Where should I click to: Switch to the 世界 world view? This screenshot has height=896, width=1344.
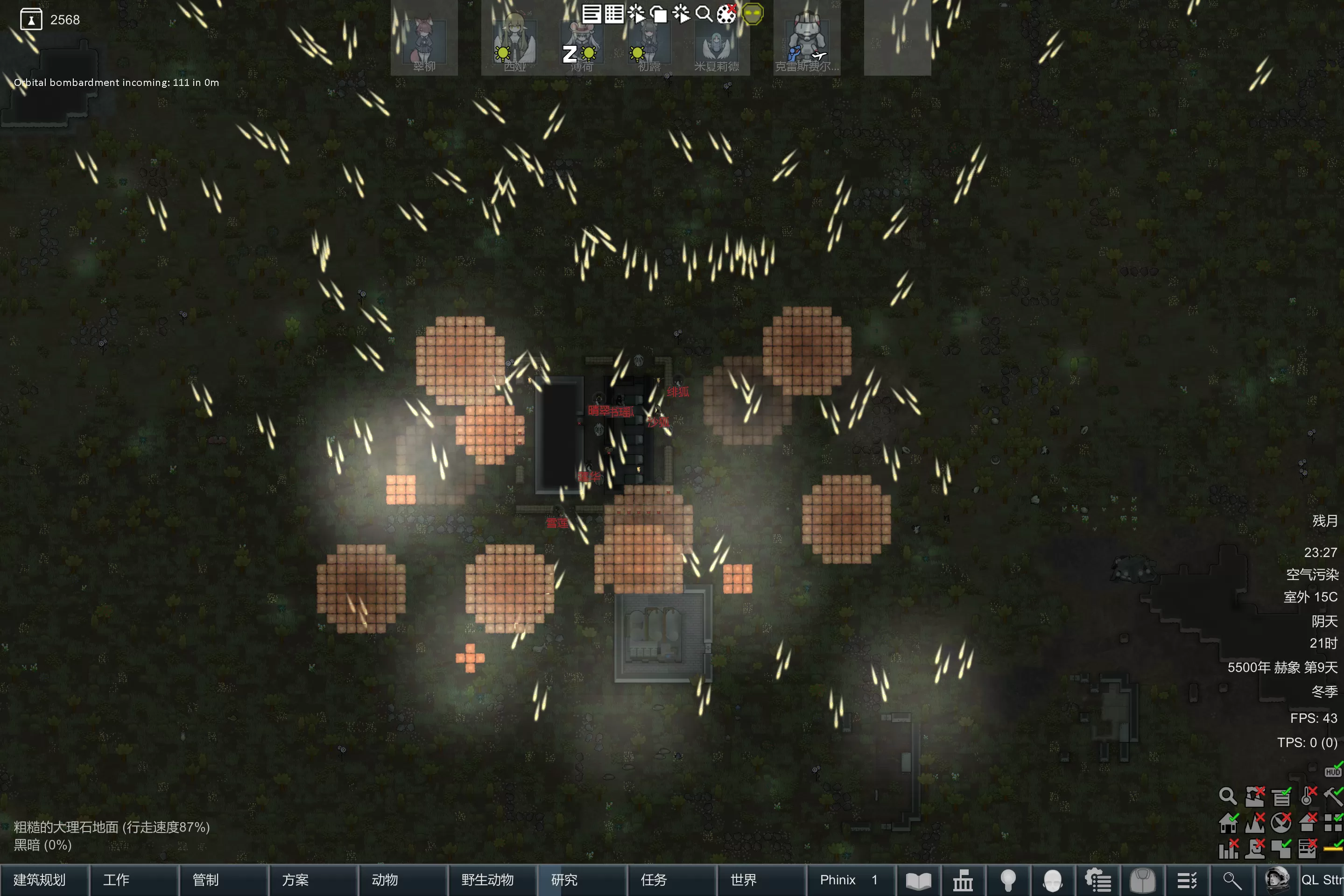744,880
